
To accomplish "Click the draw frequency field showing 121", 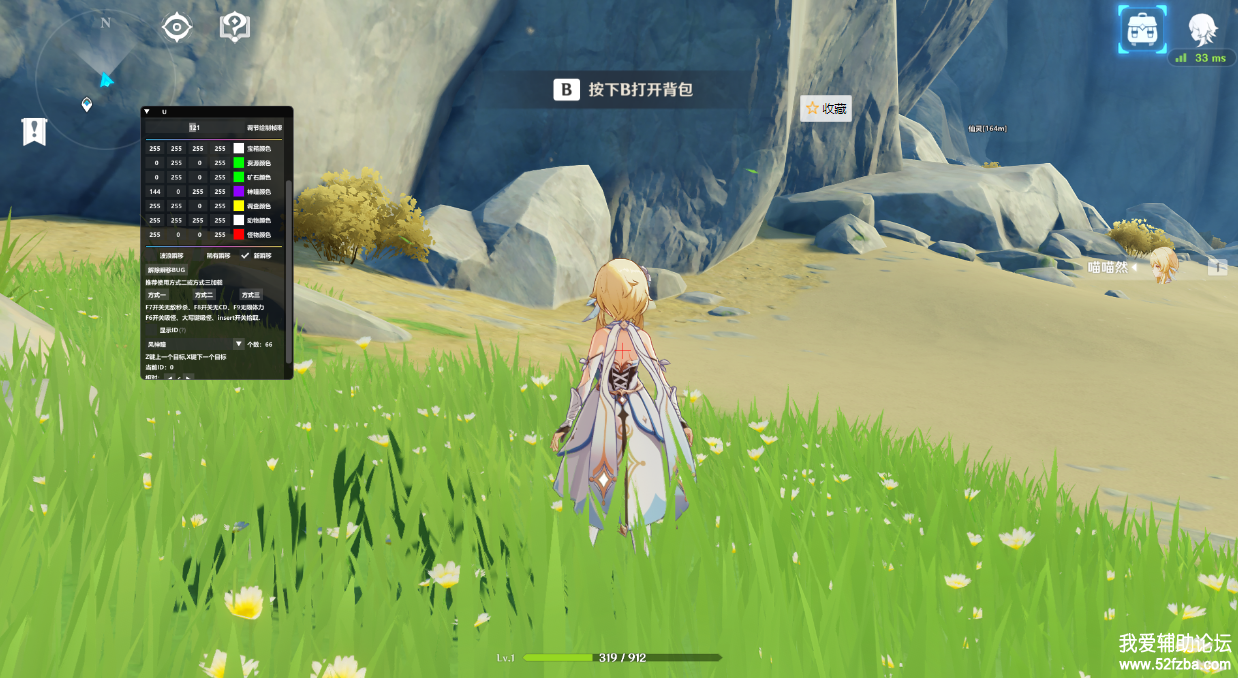I will 195,128.
